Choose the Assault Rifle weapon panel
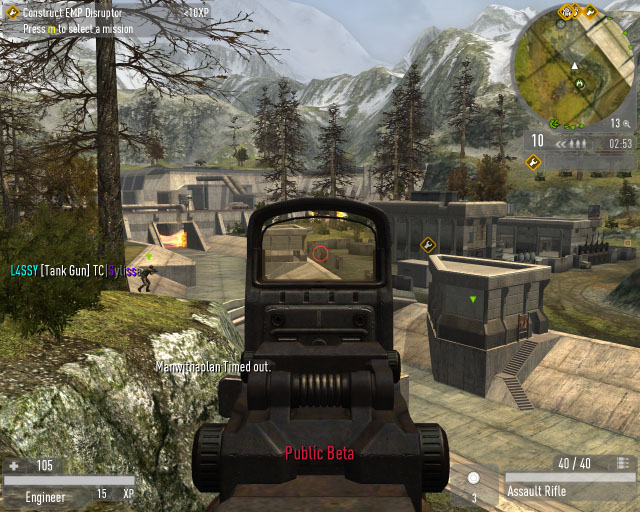The image size is (640, 512). pyautogui.click(x=568, y=491)
